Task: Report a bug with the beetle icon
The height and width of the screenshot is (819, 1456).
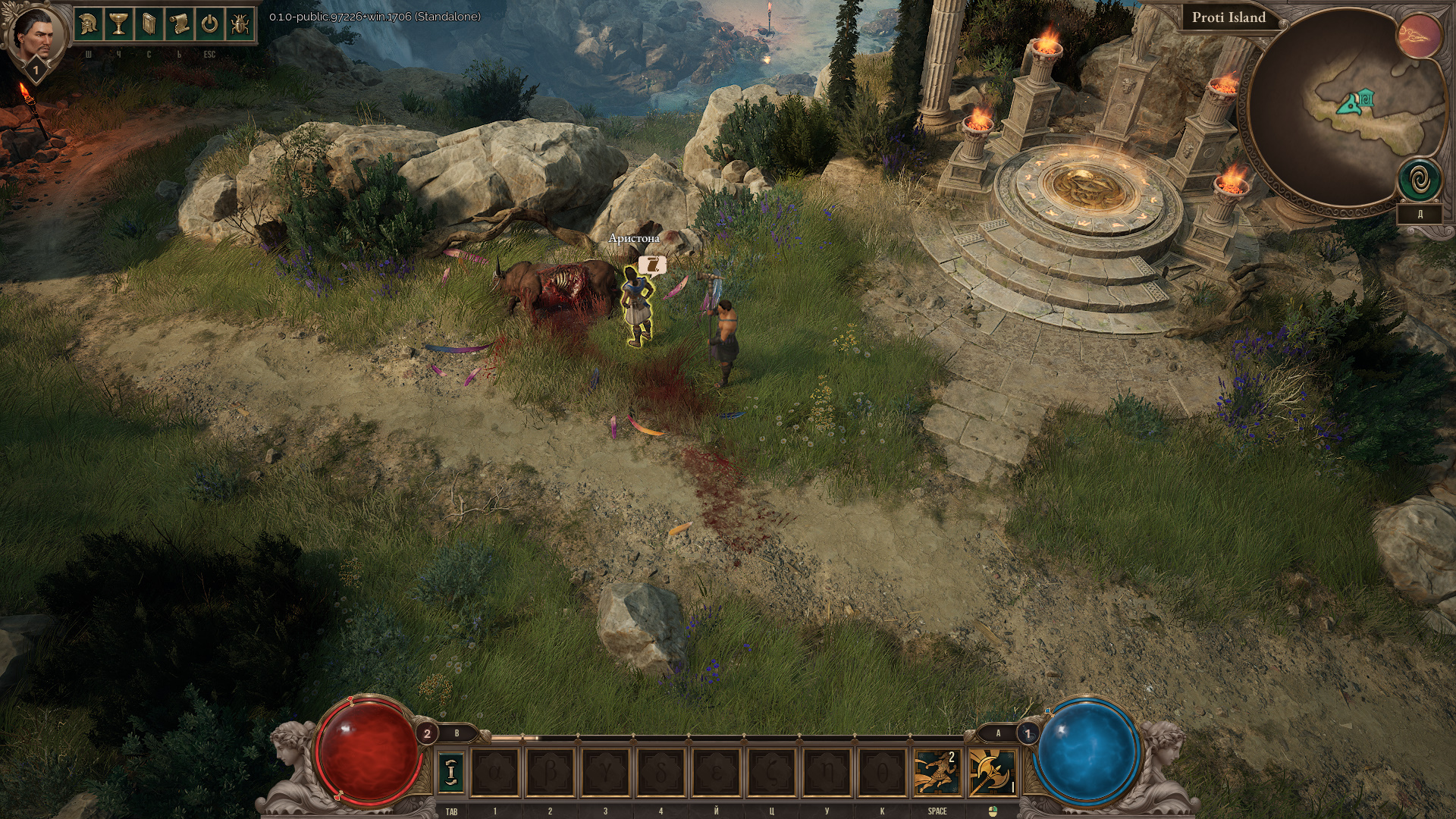Action: 240,24
